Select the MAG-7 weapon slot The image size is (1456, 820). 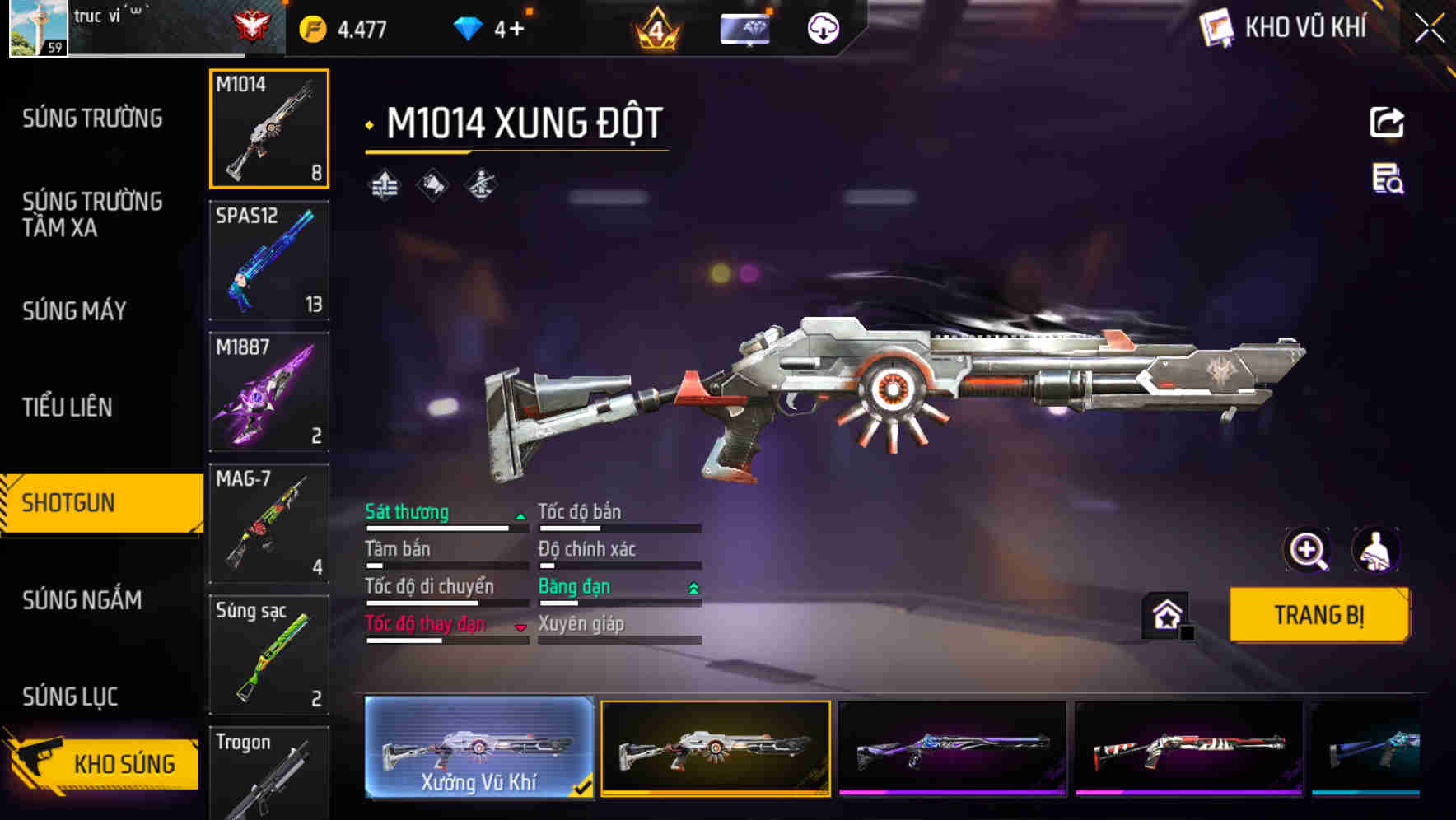click(x=269, y=524)
